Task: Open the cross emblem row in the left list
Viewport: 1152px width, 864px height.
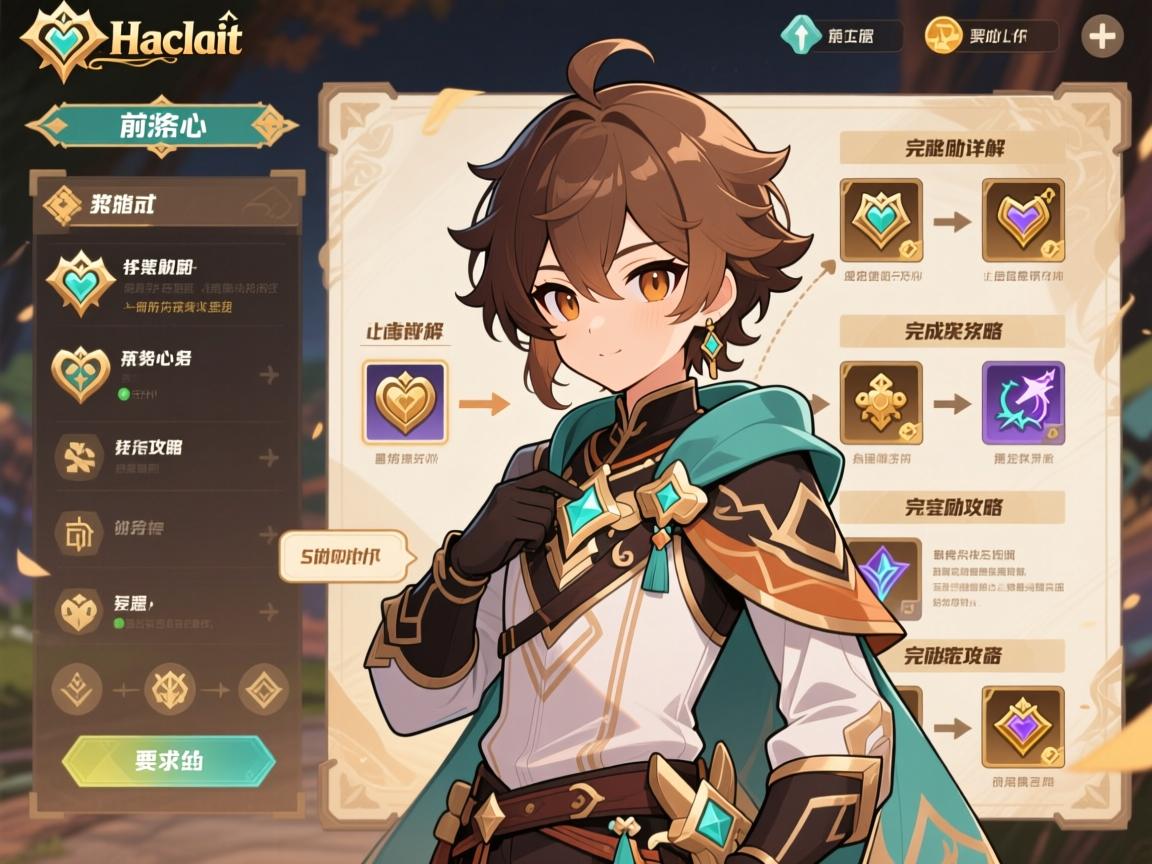Action: click(x=167, y=457)
